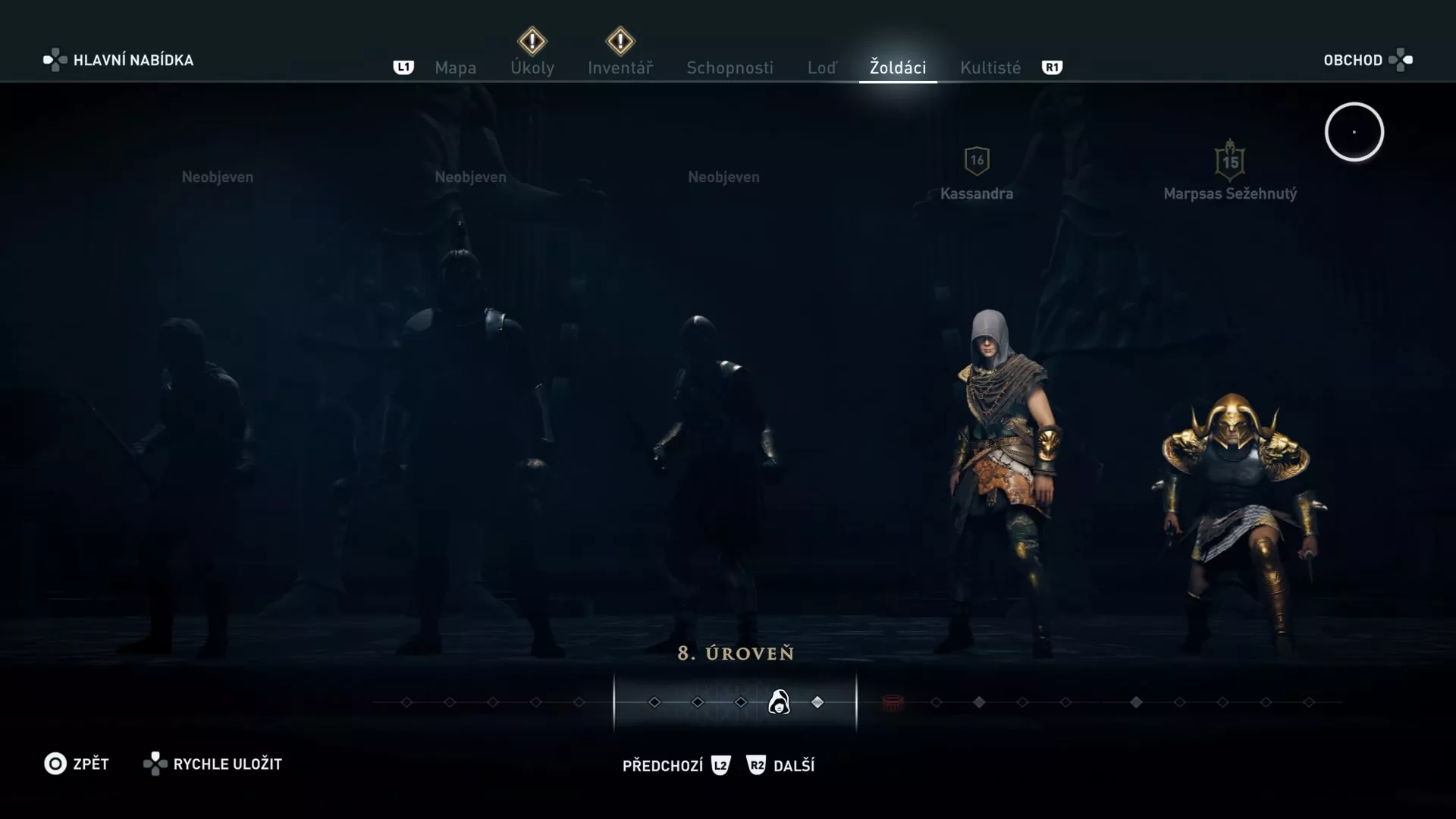Click the L1 button prompt near Mapa

click(x=403, y=67)
